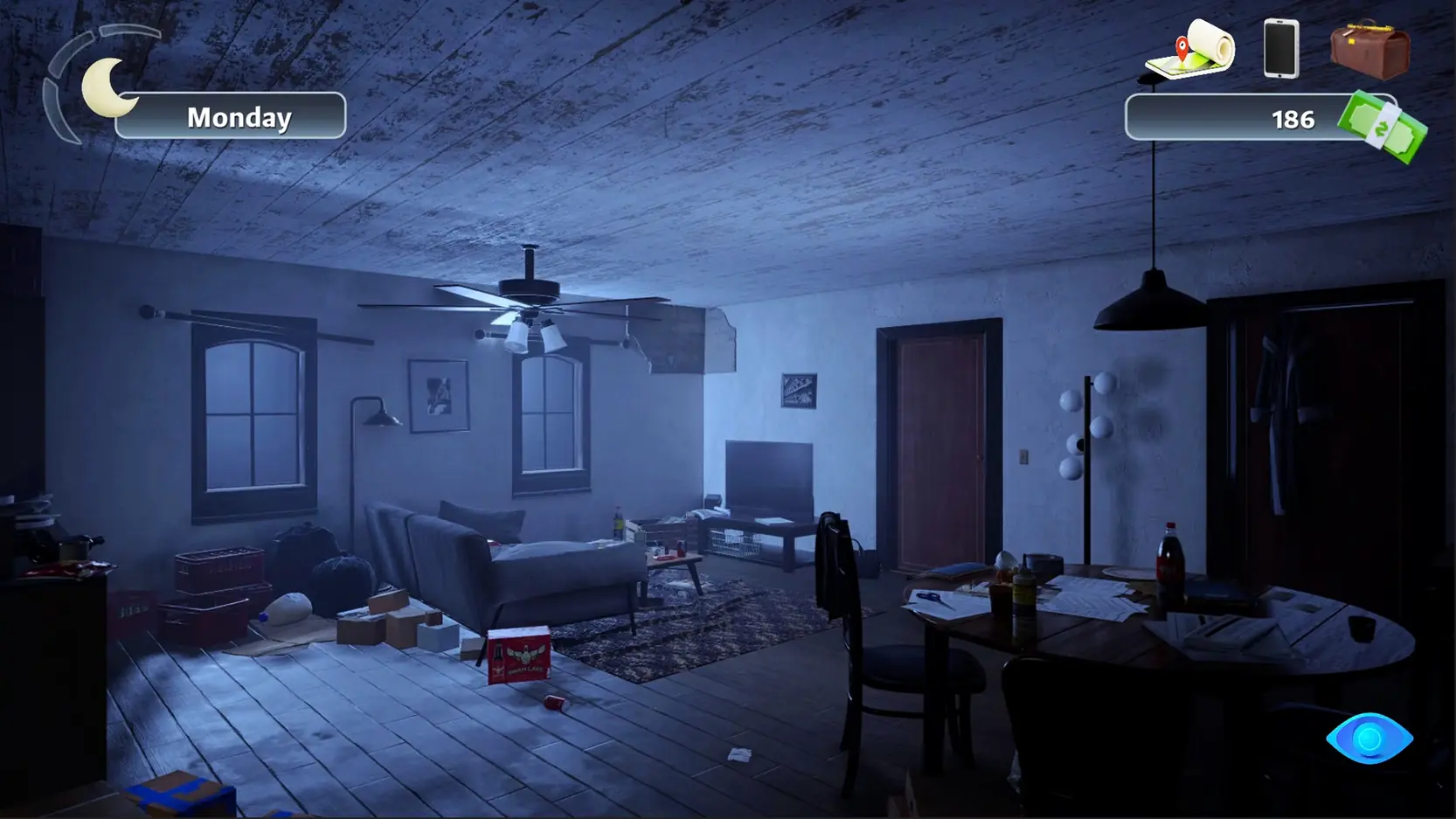Open the brown bag inventory

[x=1369, y=49]
